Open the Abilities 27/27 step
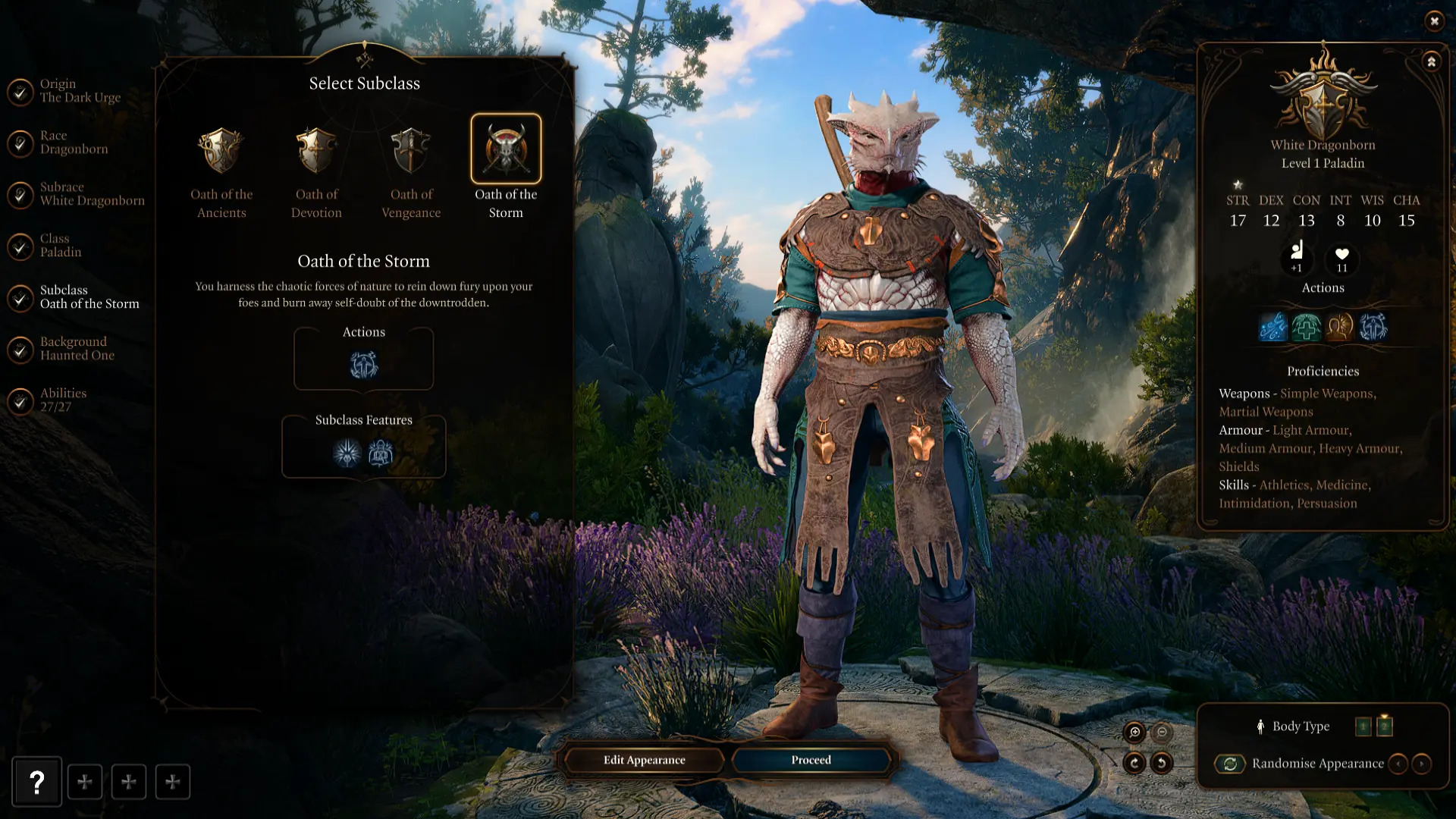Image resolution: width=1456 pixels, height=819 pixels. pyautogui.click(x=62, y=400)
